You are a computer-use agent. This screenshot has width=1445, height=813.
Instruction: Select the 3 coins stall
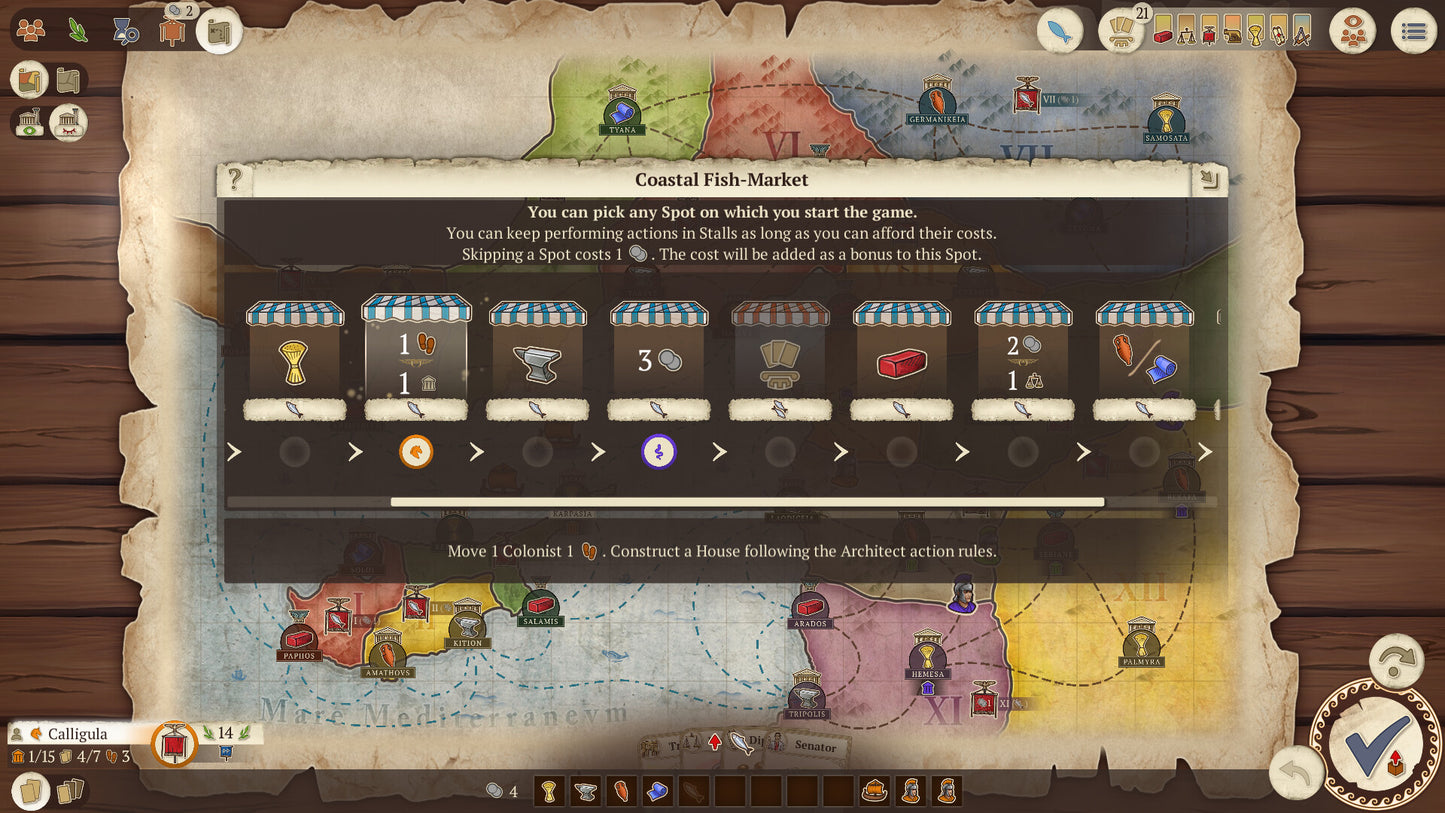coord(659,360)
